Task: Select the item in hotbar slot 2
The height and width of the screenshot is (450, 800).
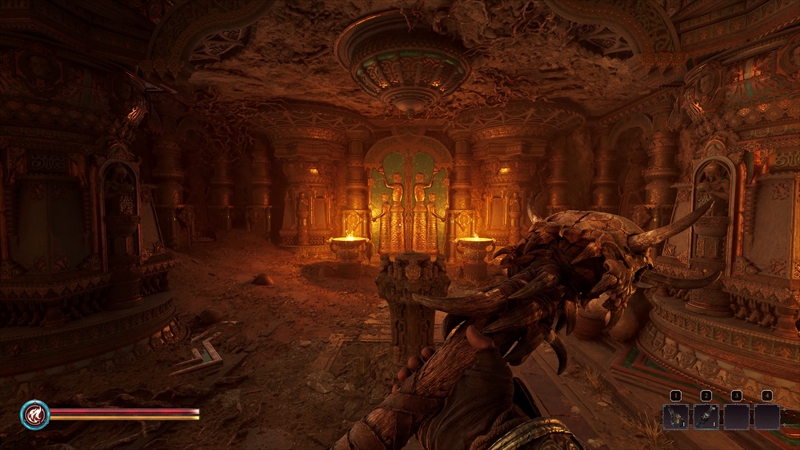Action: coord(705,416)
